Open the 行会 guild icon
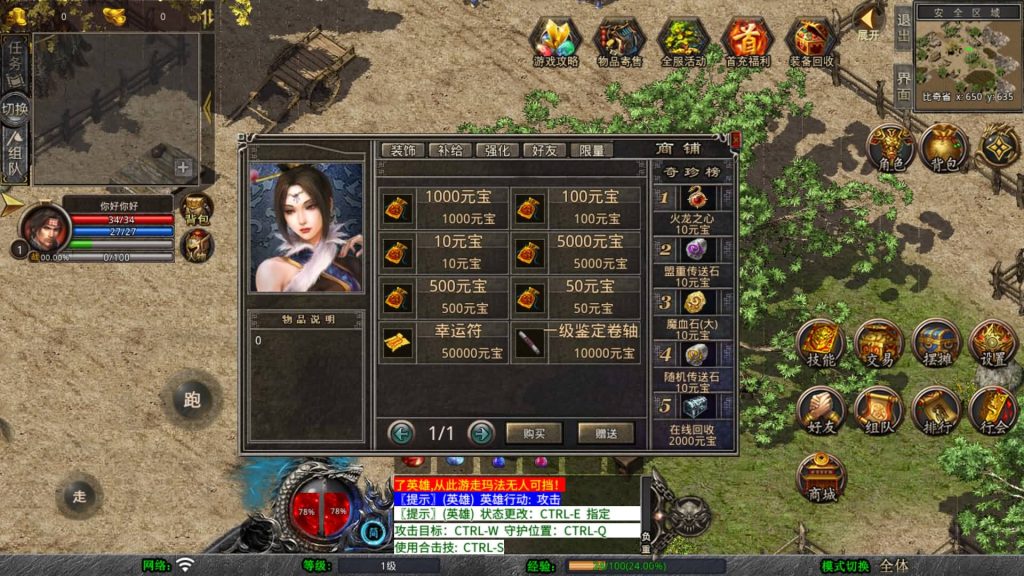The height and width of the screenshot is (576, 1024). (992, 411)
